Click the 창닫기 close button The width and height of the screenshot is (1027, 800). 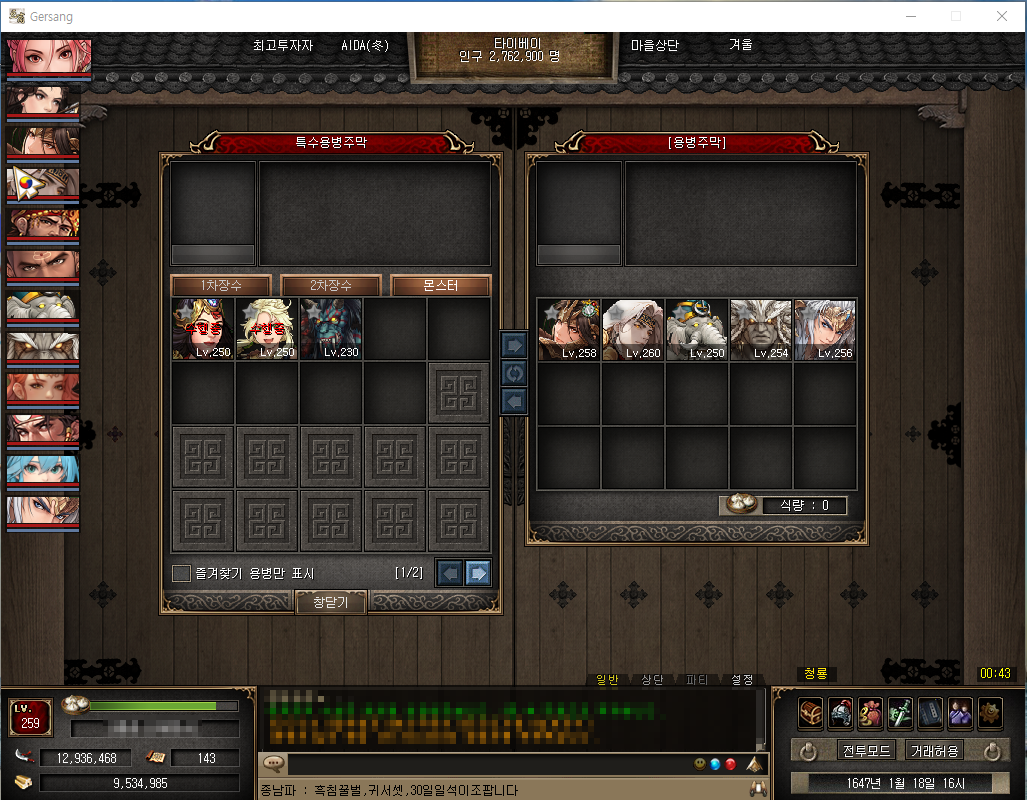tap(331, 601)
